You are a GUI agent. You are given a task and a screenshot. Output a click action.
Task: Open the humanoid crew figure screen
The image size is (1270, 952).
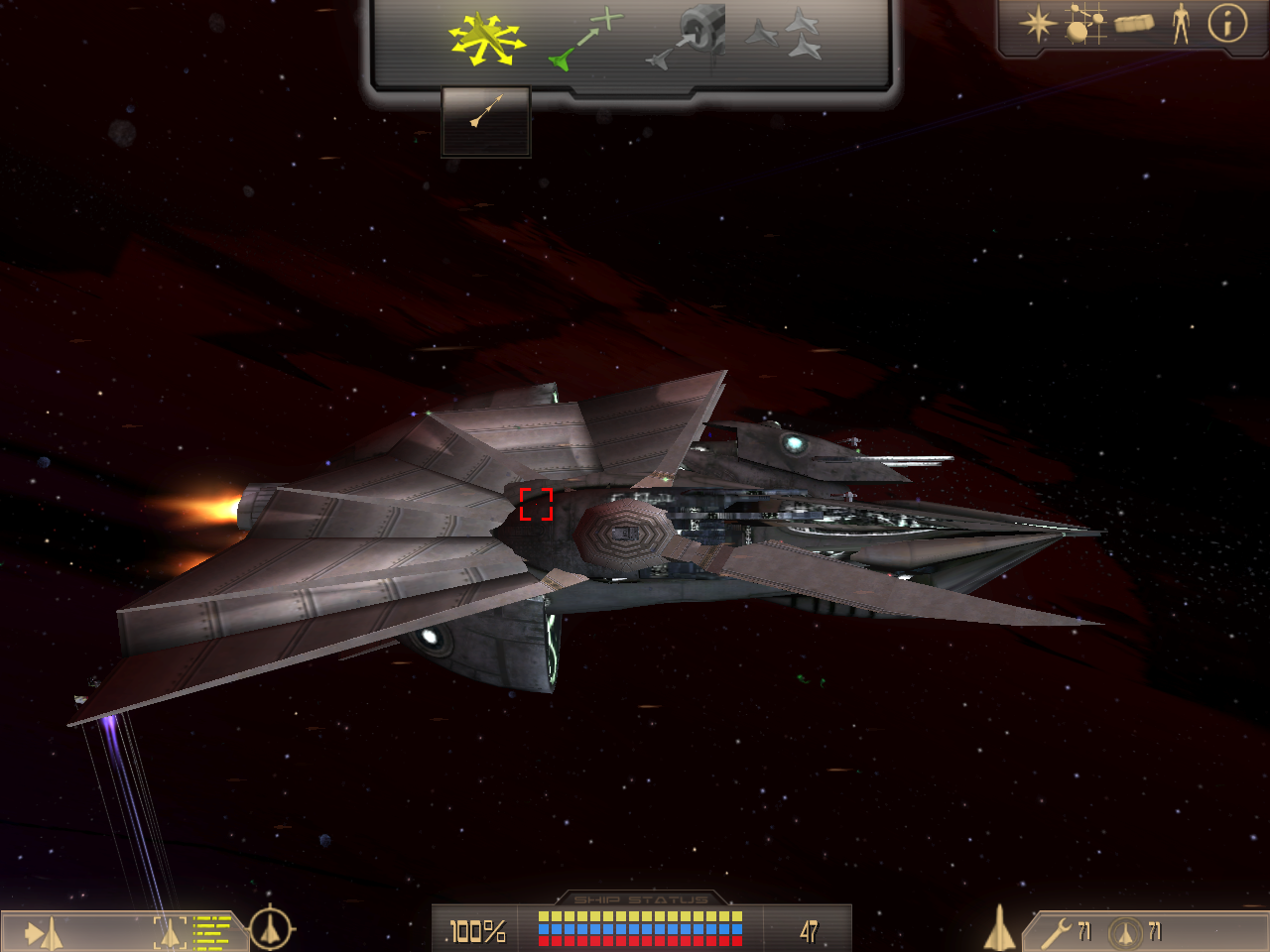coord(1181,23)
